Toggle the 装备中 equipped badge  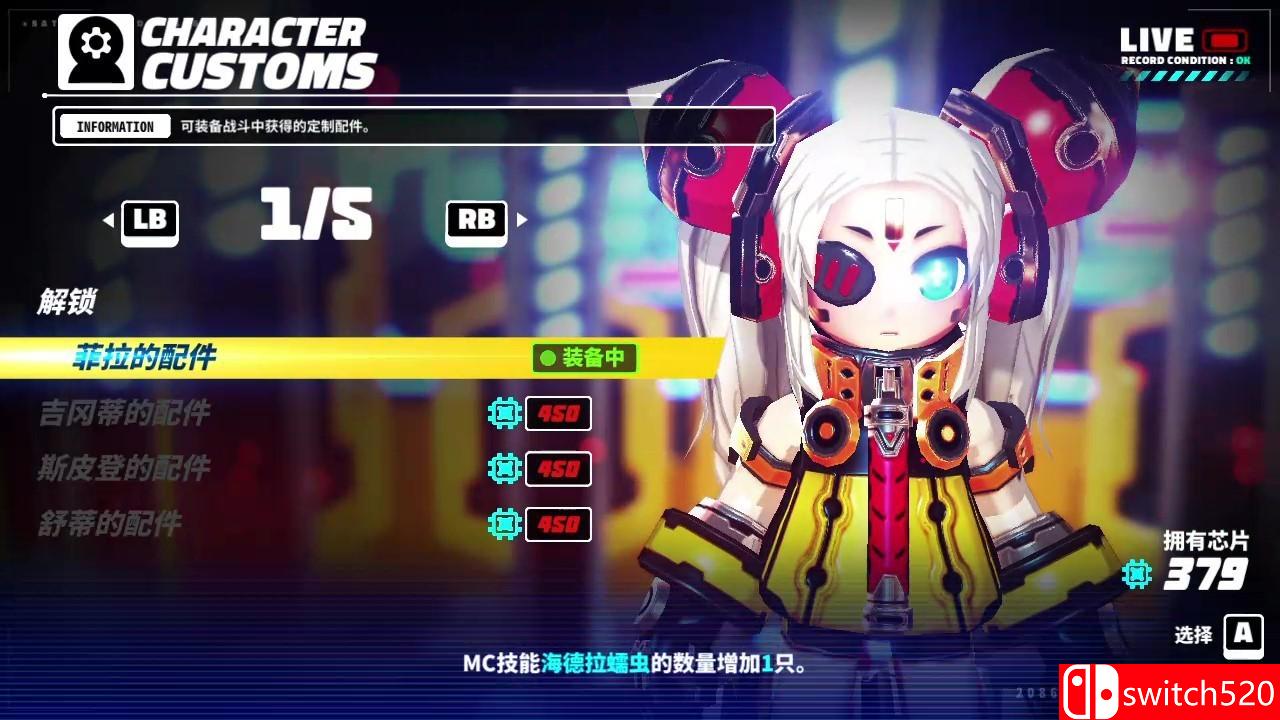pyautogui.click(x=584, y=359)
